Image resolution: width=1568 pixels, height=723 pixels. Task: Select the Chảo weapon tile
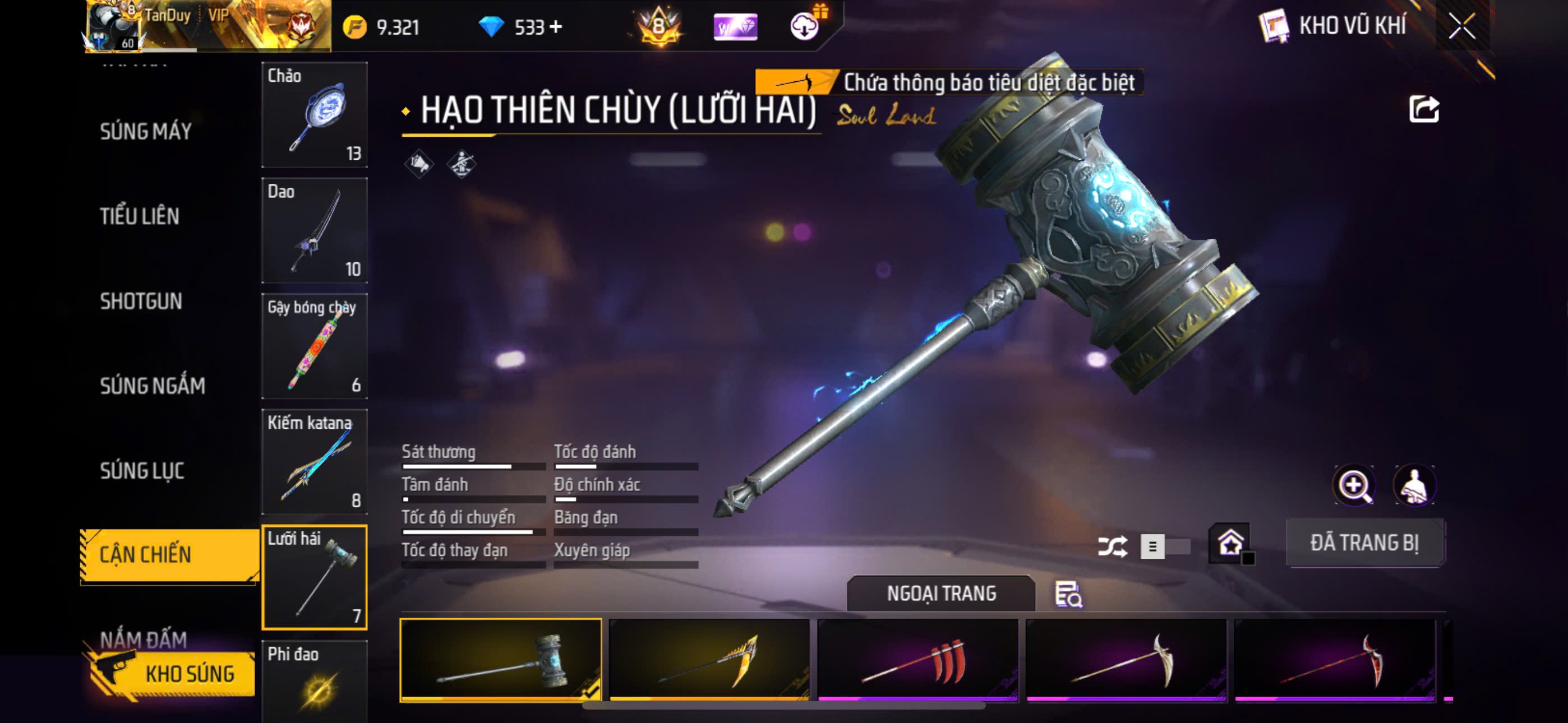point(314,114)
